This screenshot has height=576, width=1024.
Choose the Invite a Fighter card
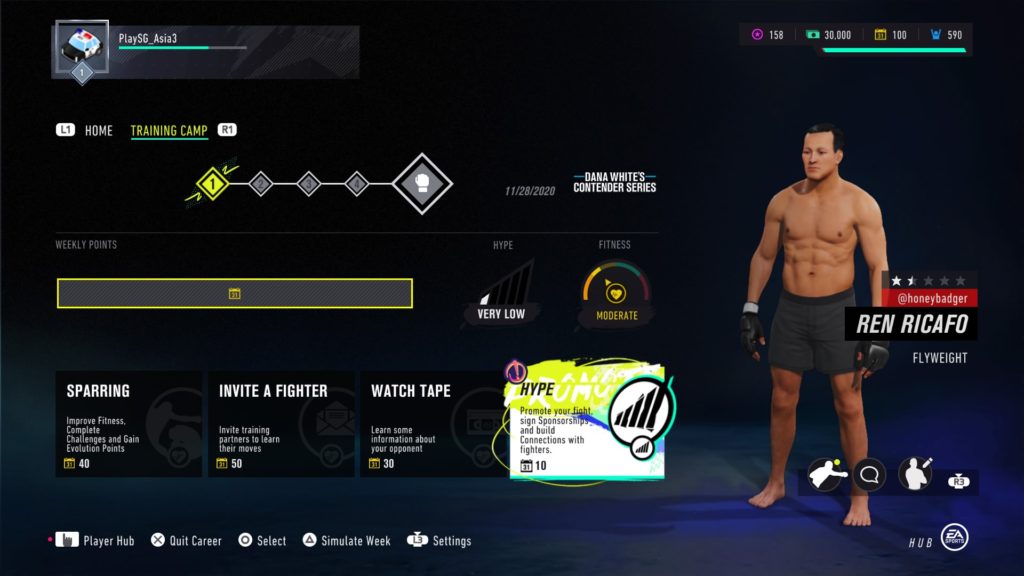tap(281, 424)
